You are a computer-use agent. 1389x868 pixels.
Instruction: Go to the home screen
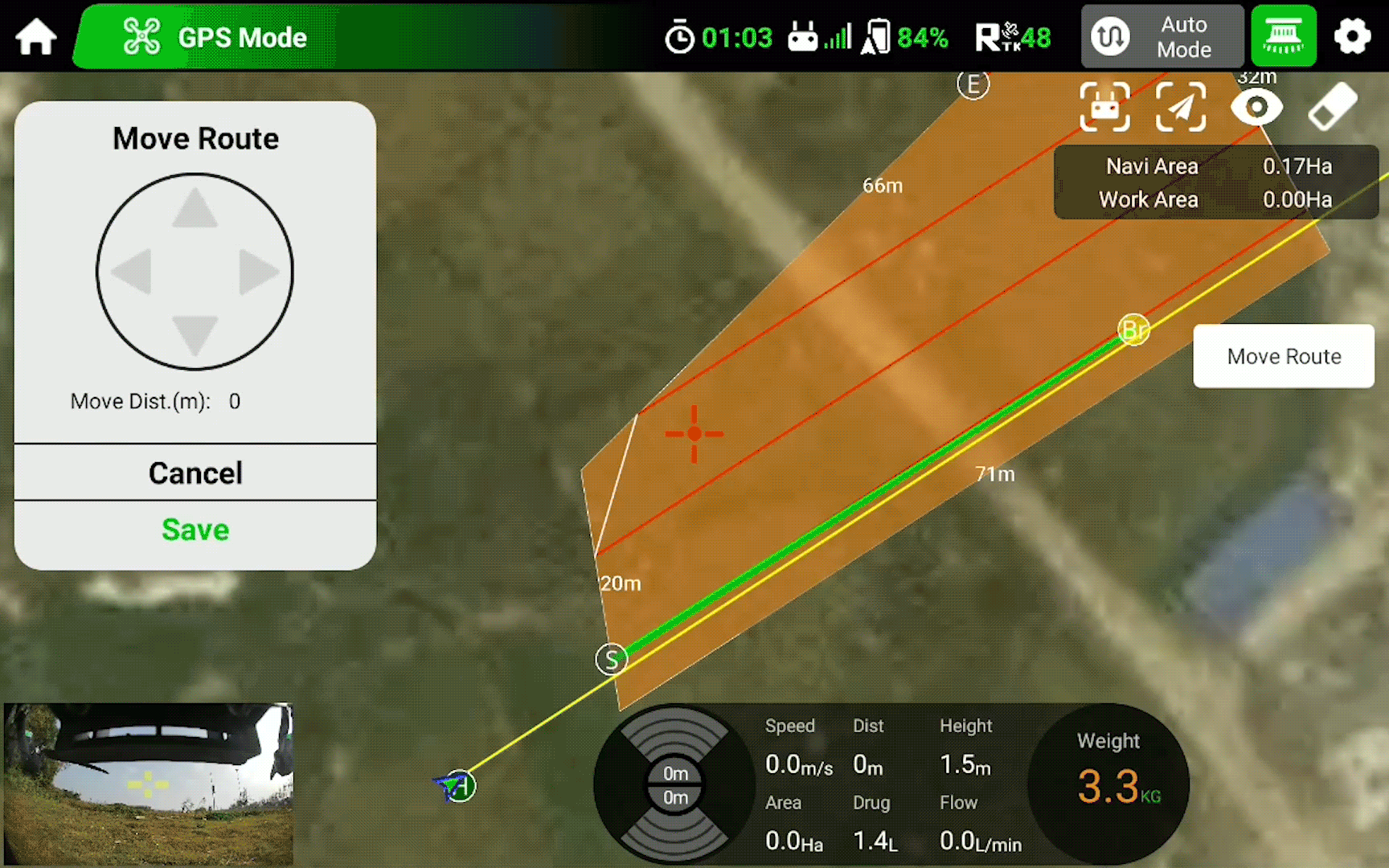[x=36, y=37]
